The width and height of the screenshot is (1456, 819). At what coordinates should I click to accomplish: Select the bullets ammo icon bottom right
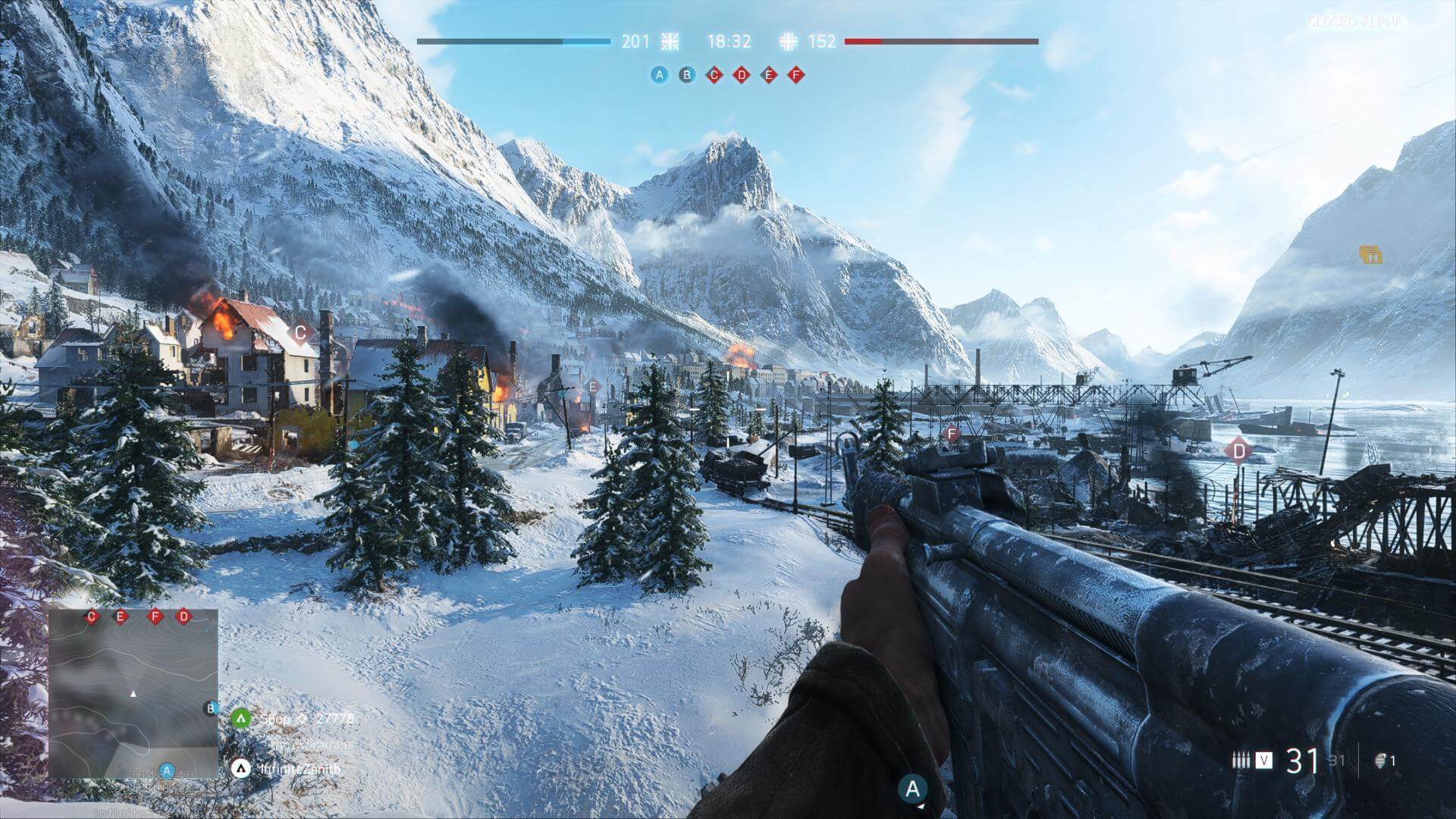point(1241,760)
